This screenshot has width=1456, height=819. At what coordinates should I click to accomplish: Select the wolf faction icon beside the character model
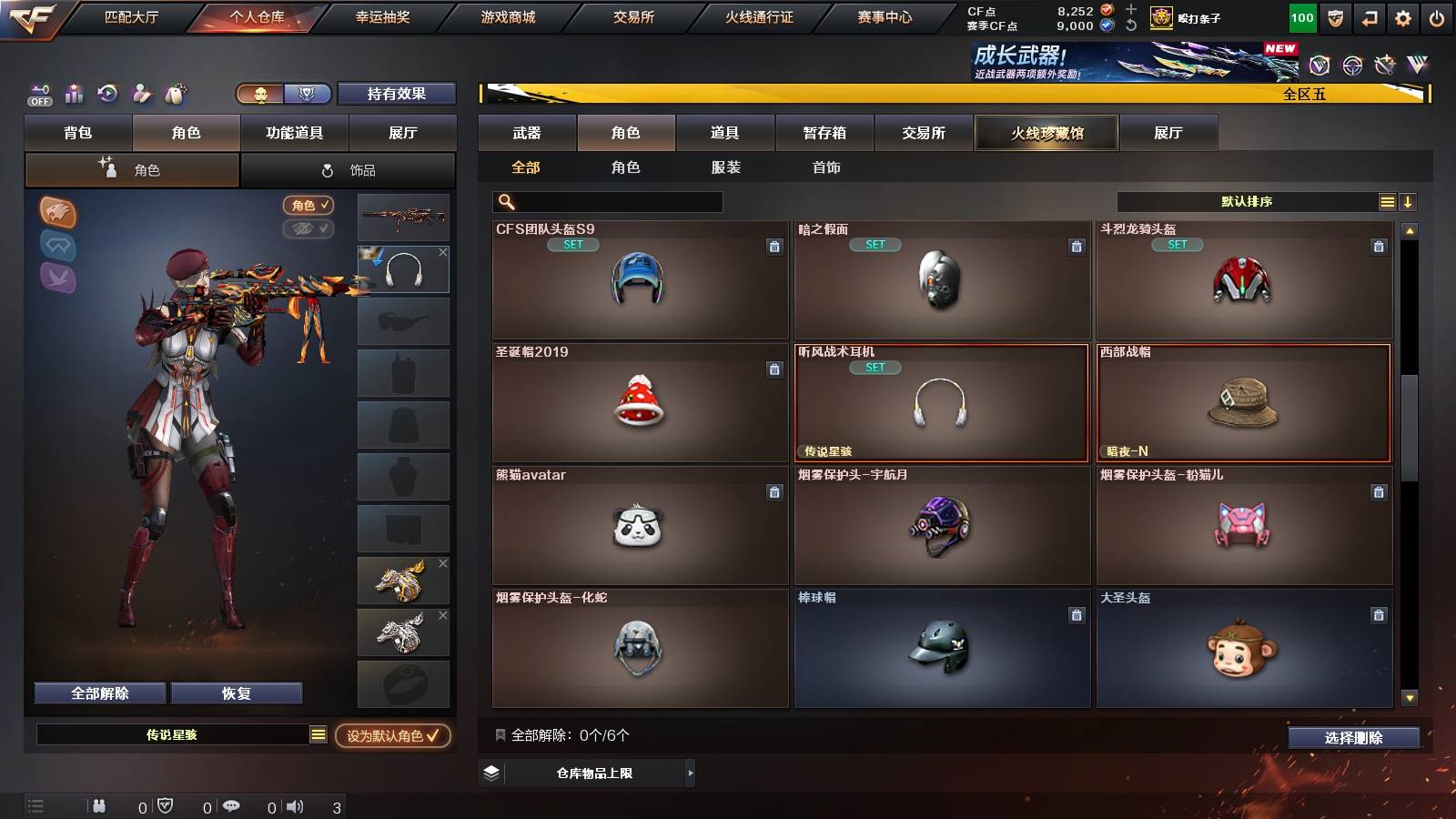57,211
